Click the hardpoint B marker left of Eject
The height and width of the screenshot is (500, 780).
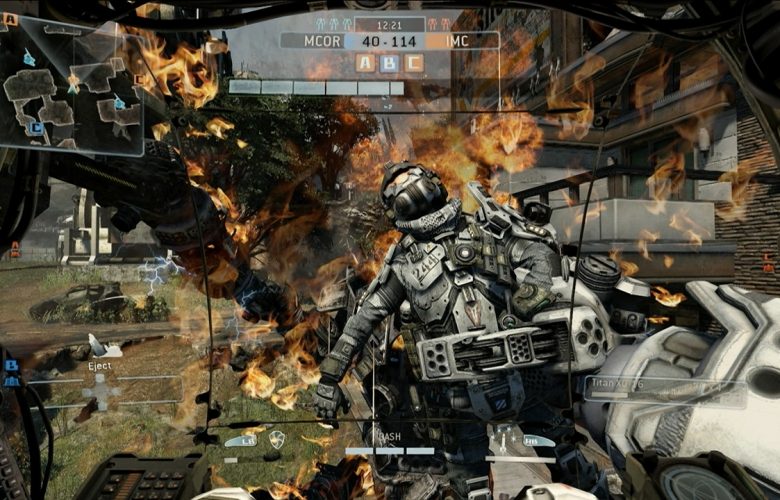pos(12,366)
